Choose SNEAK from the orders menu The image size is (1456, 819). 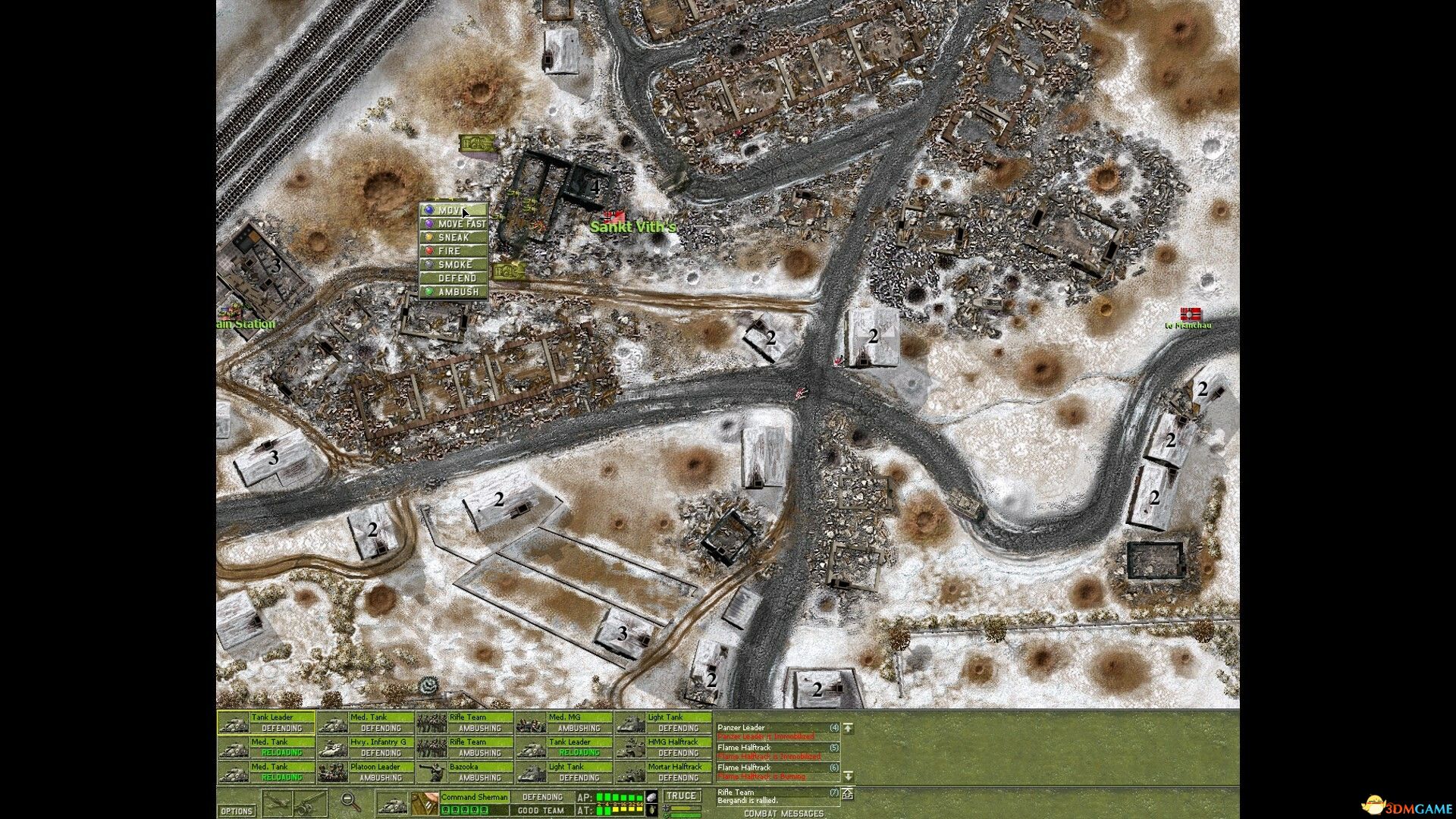[x=453, y=237]
